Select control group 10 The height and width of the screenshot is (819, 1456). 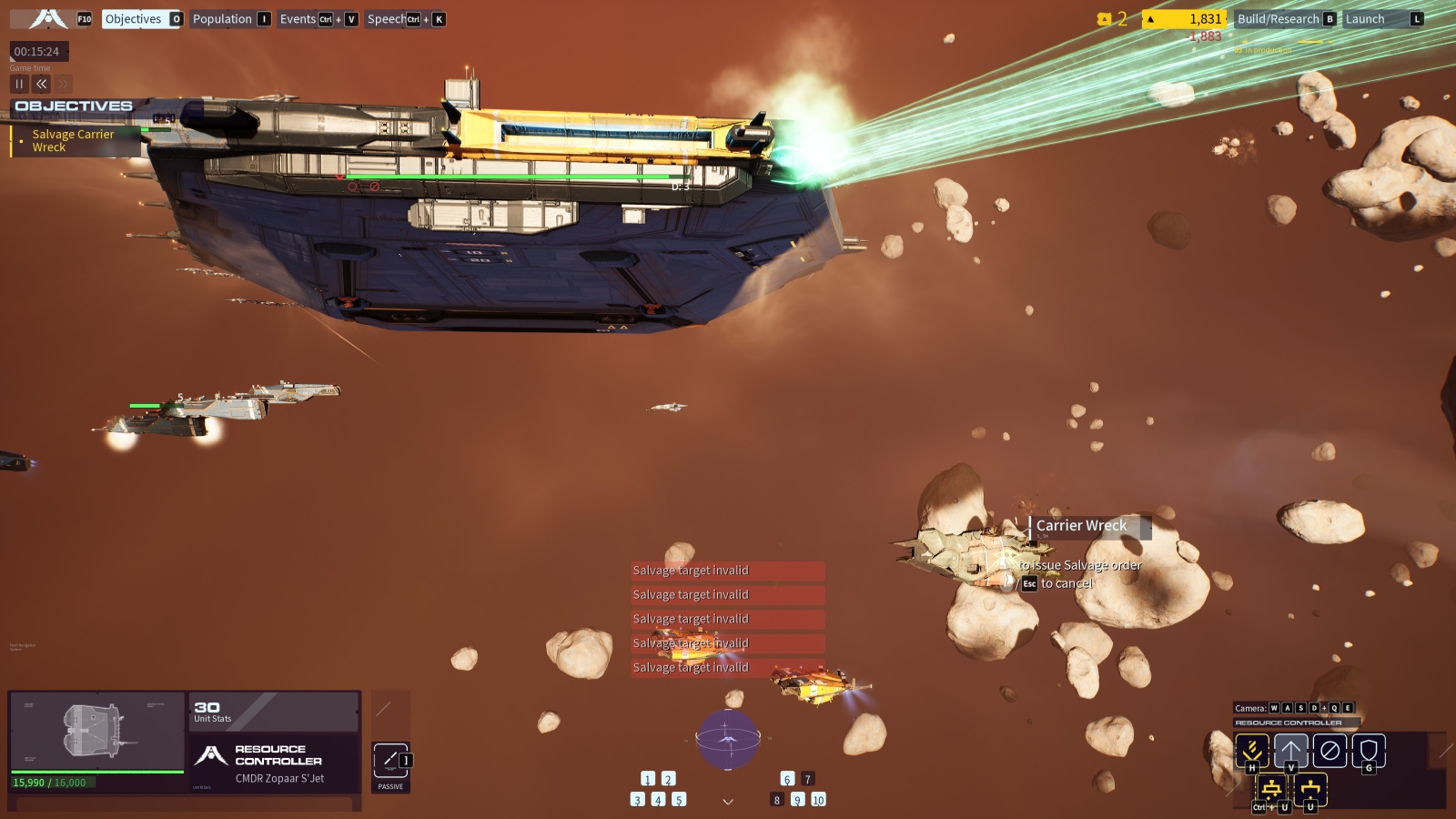(x=818, y=800)
